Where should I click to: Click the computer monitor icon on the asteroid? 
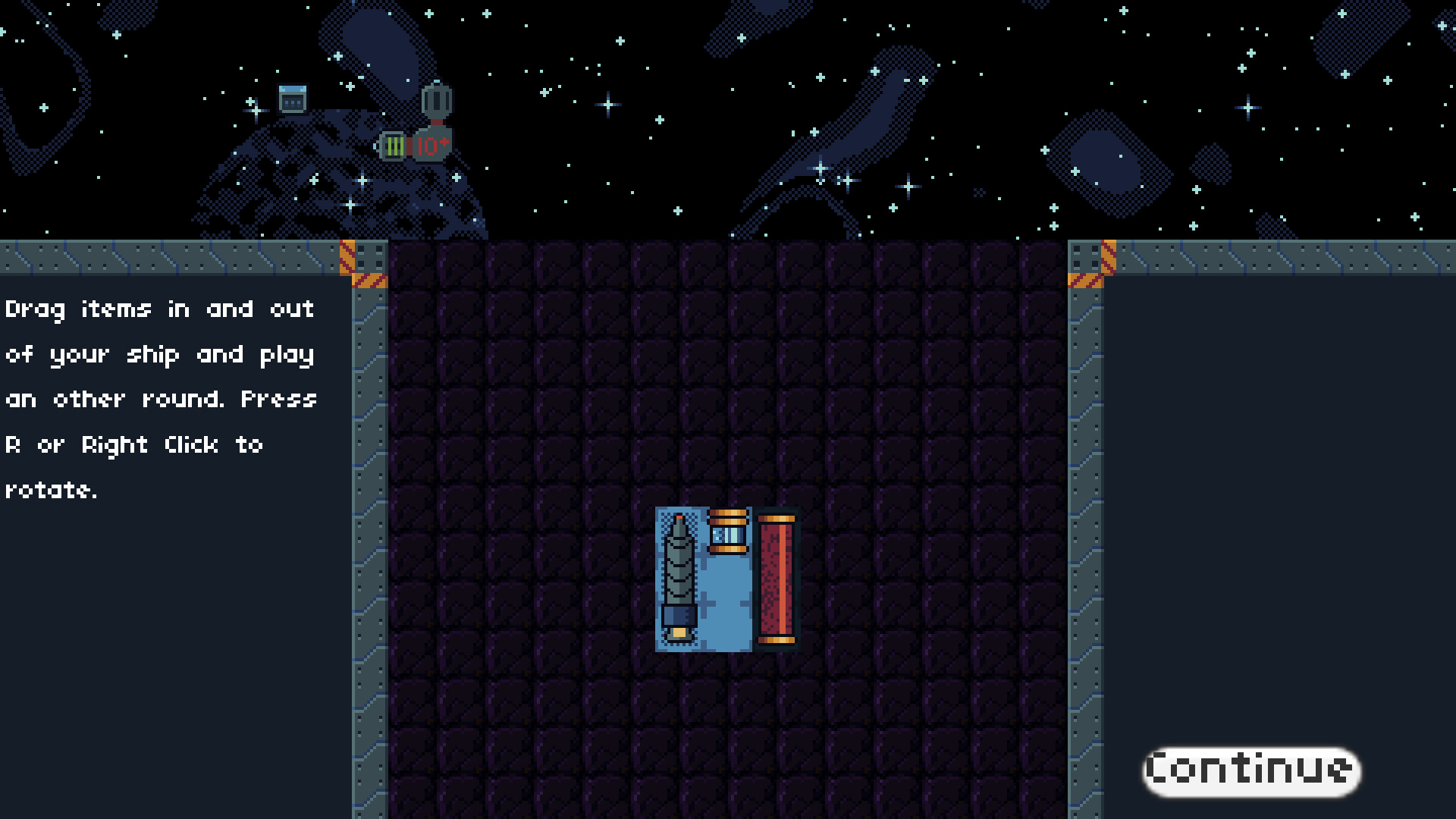(x=293, y=98)
